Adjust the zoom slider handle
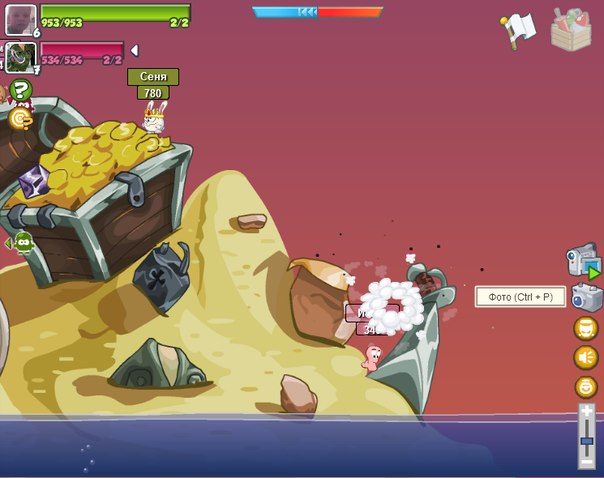This screenshot has height=478, width=604. [x=587, y=441]
